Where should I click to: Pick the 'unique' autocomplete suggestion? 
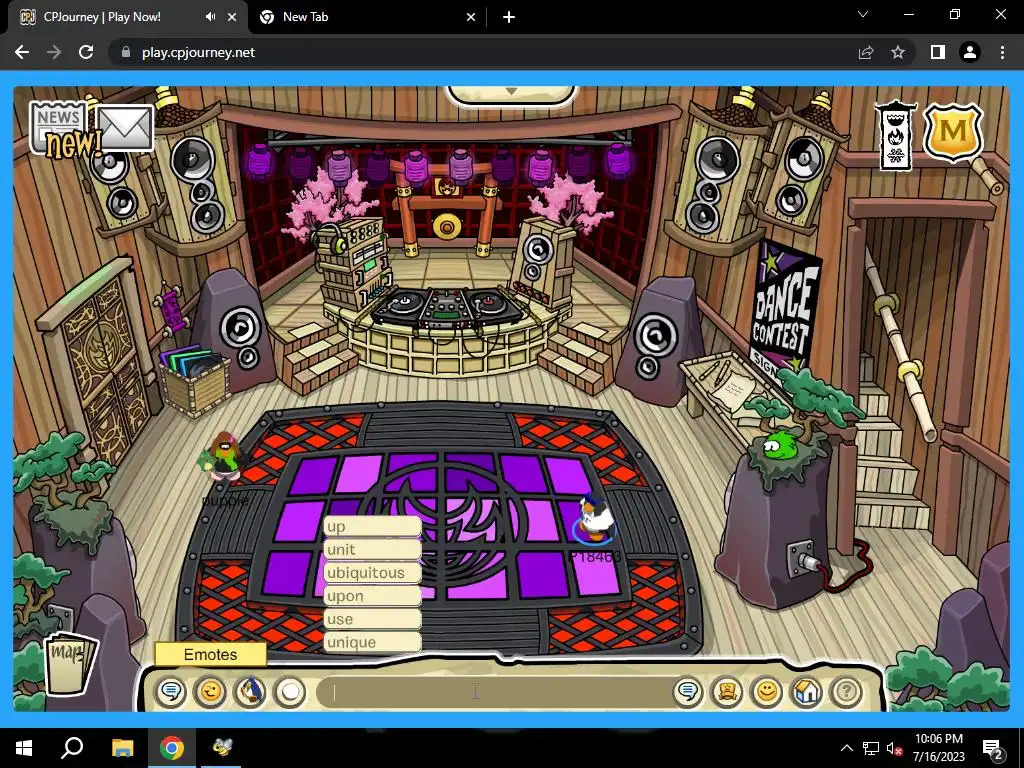tap(372, 642)
